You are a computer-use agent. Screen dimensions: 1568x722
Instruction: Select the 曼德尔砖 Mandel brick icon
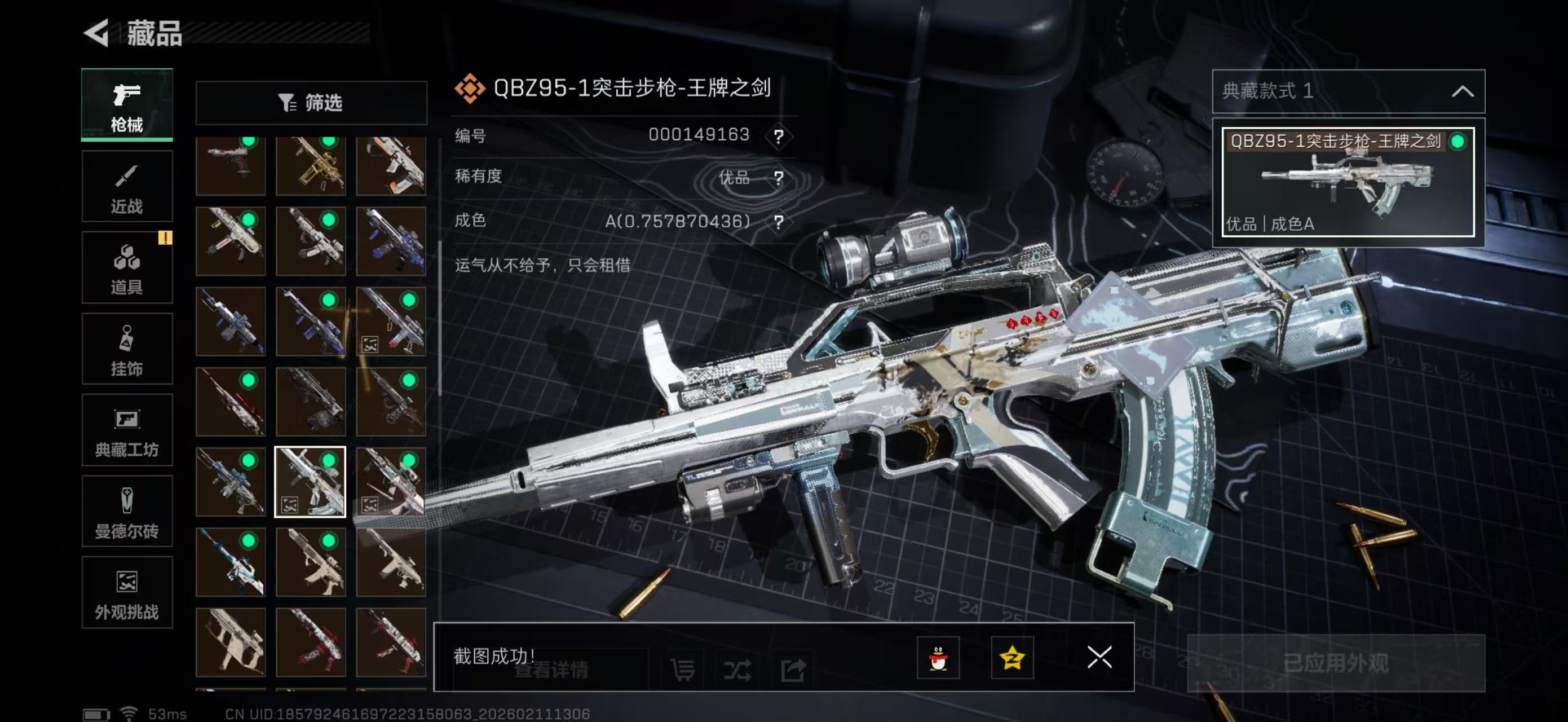pyautogui.click(x=127, y=513)
